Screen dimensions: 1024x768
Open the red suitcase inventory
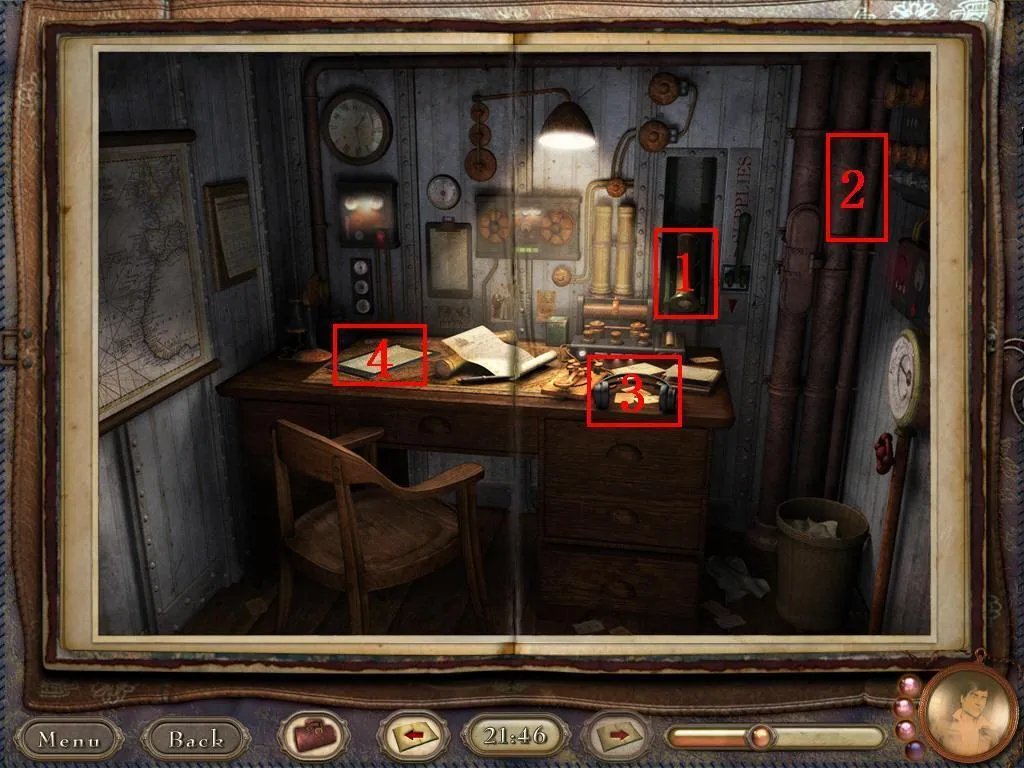point(313,739)
